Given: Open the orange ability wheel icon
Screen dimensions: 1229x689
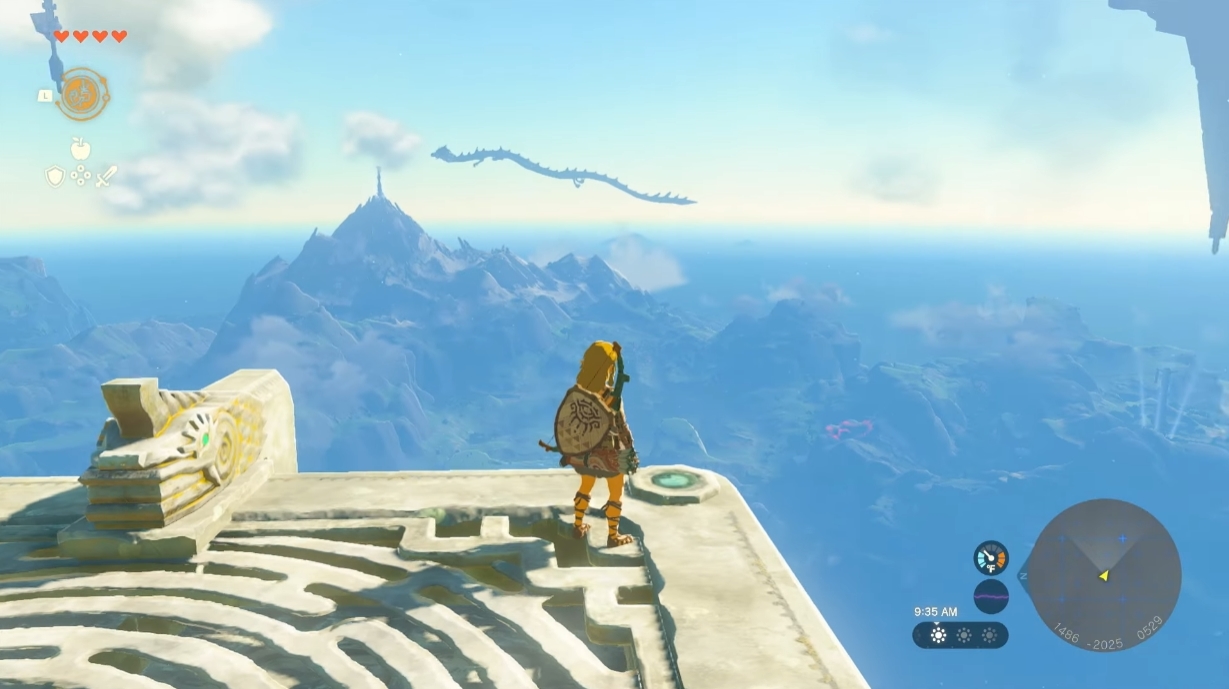Looking at the screenshot, I should tap(82, 94).
